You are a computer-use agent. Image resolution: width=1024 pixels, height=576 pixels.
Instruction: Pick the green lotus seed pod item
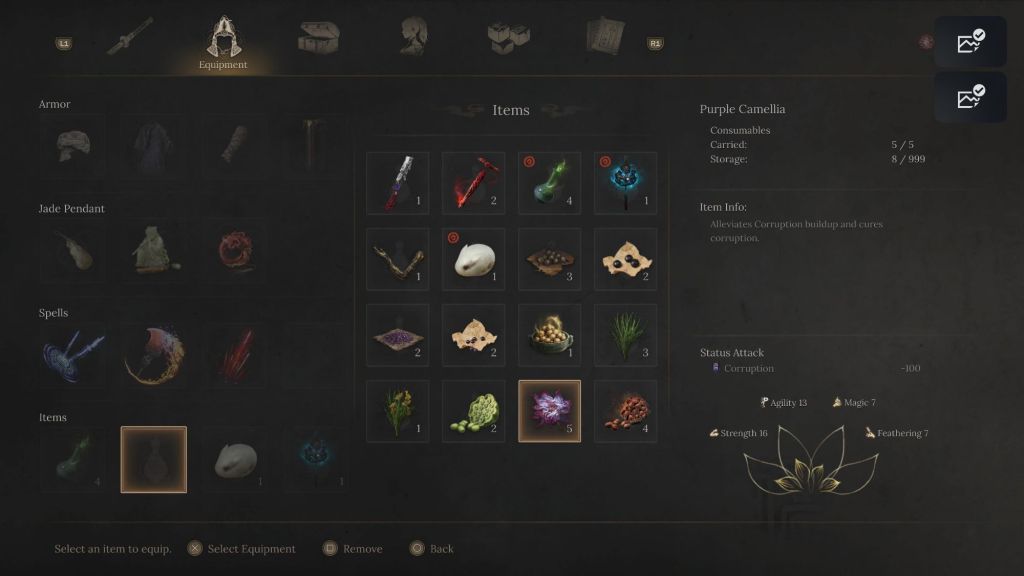(473, 411)
